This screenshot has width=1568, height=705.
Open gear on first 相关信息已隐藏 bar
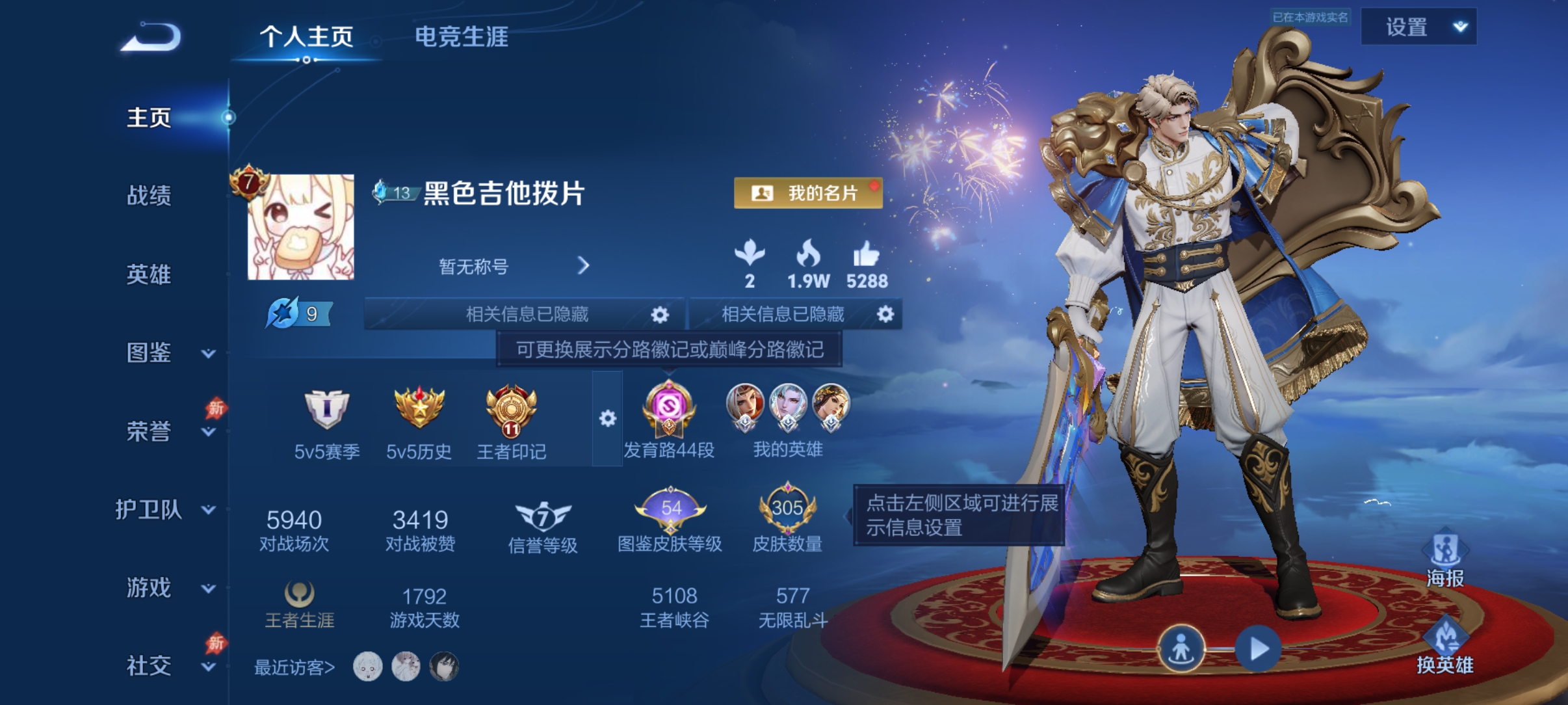tap(660, 314)
